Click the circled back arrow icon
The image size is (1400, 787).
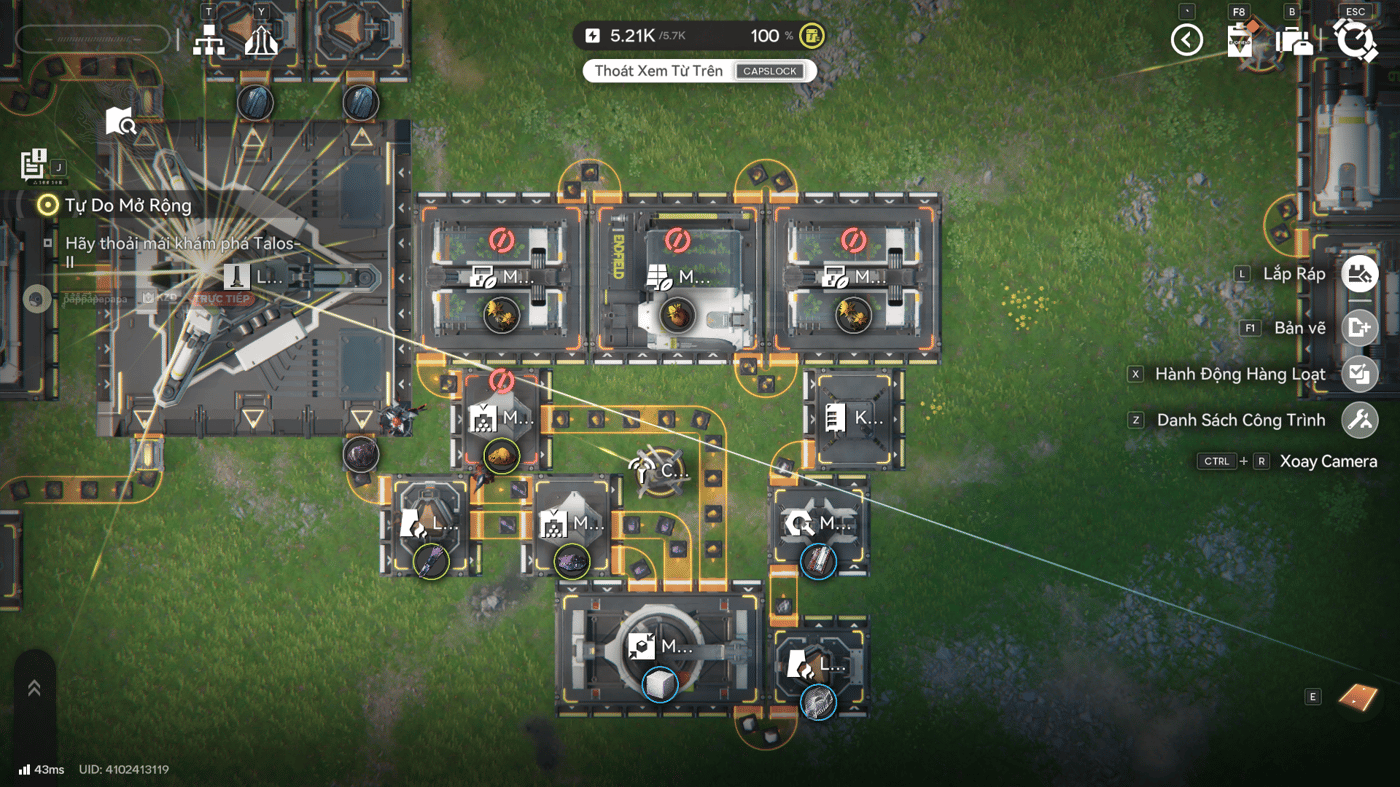point(1187,40)
